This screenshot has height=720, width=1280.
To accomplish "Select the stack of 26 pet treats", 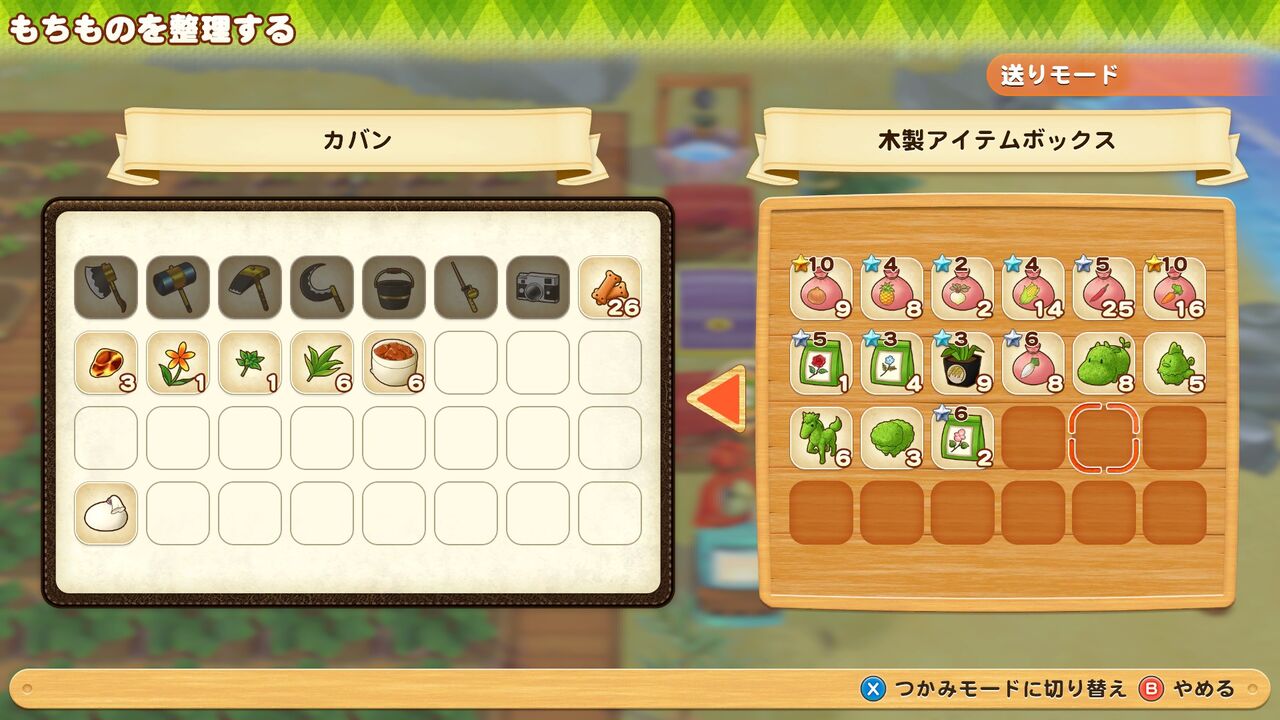I will click(609, 290).
